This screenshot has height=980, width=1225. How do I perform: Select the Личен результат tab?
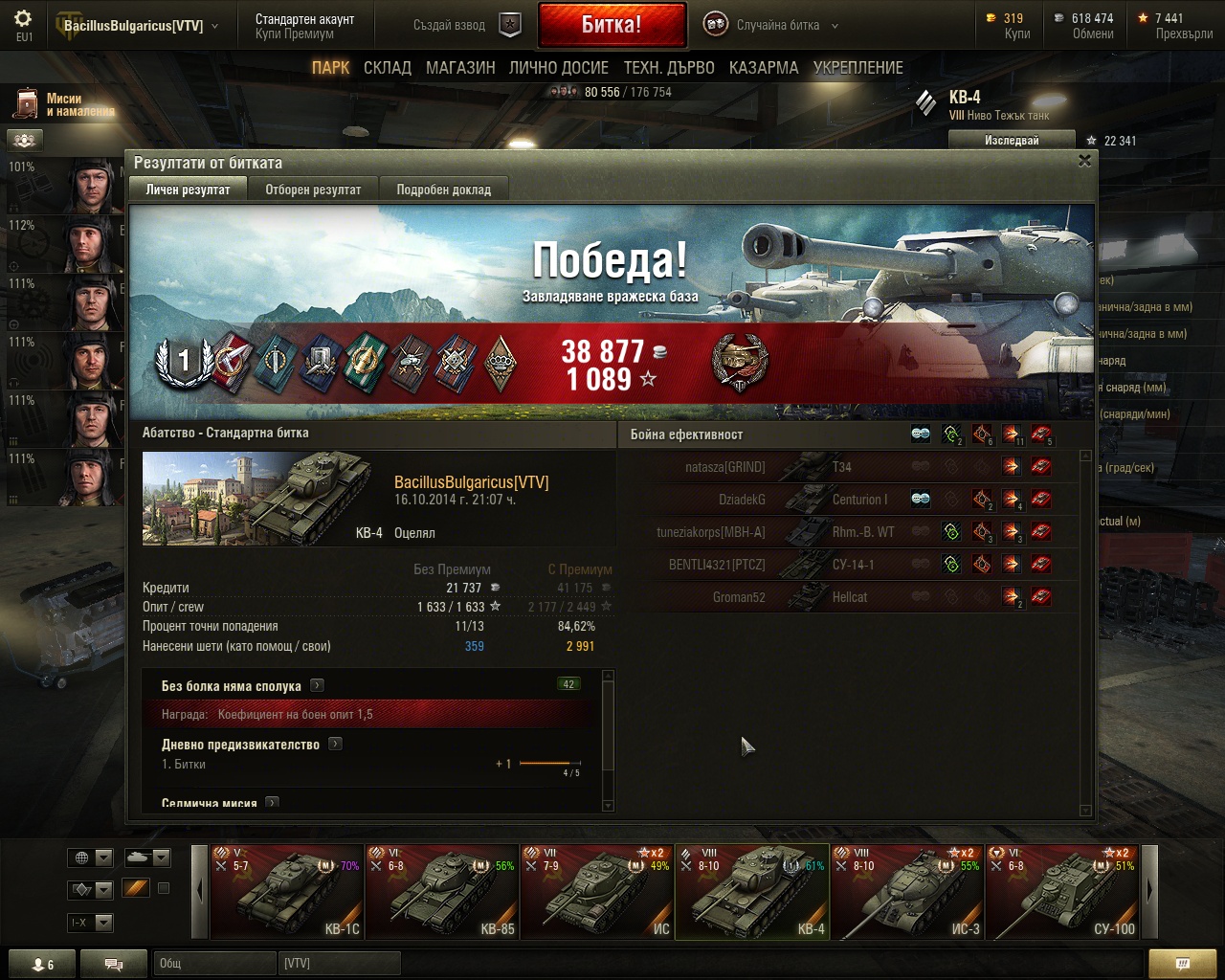coord(188,189)
